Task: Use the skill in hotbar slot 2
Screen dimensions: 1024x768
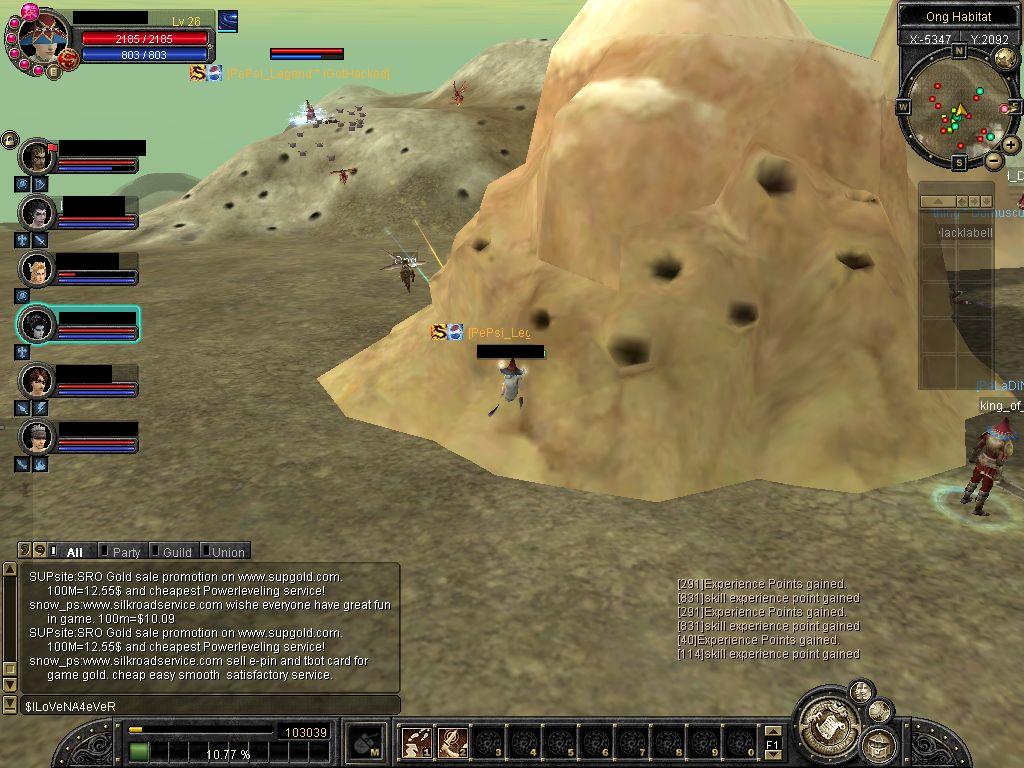Action: tap(452, 743)
